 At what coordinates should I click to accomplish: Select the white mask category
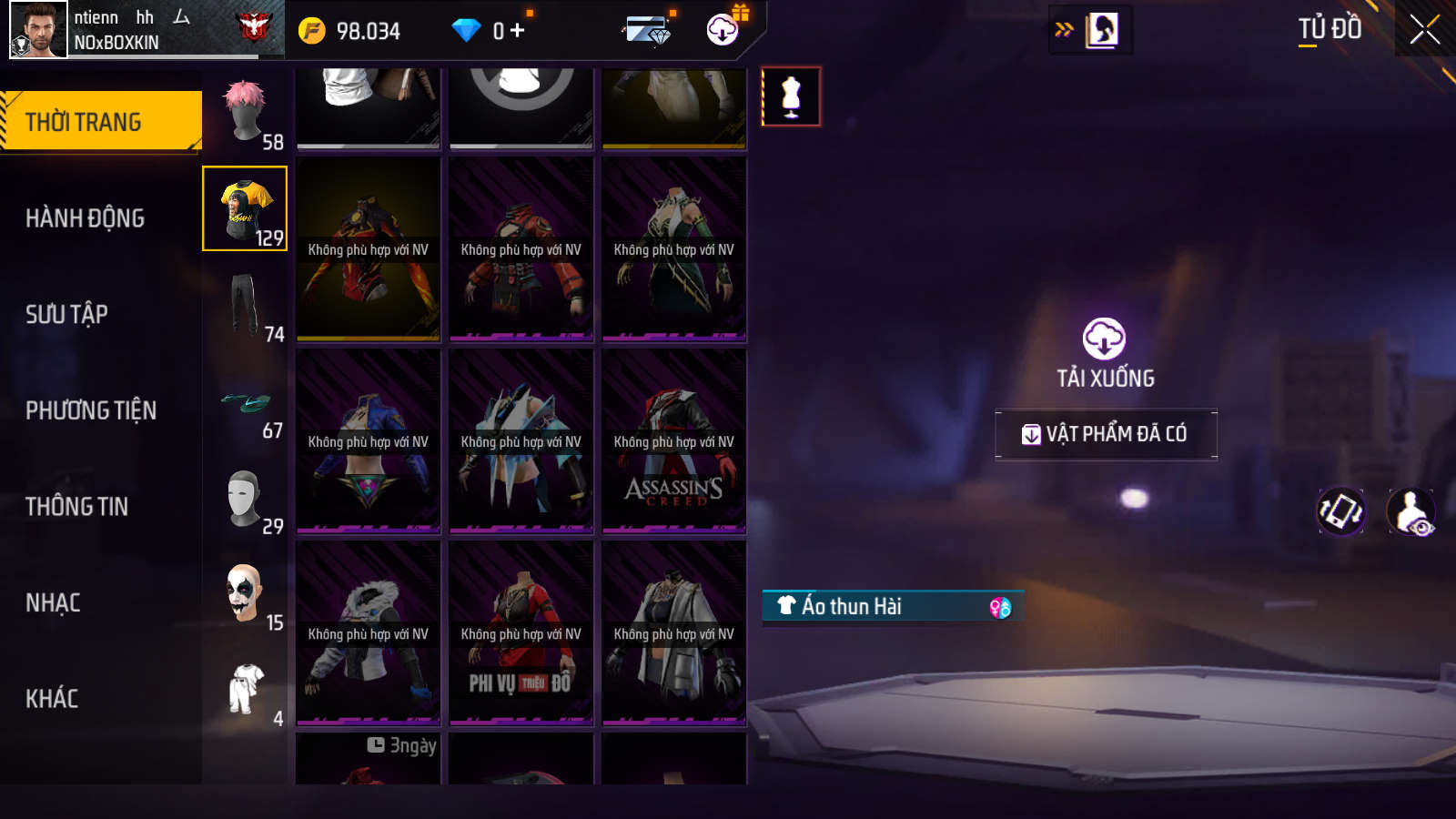coord(245,499)
